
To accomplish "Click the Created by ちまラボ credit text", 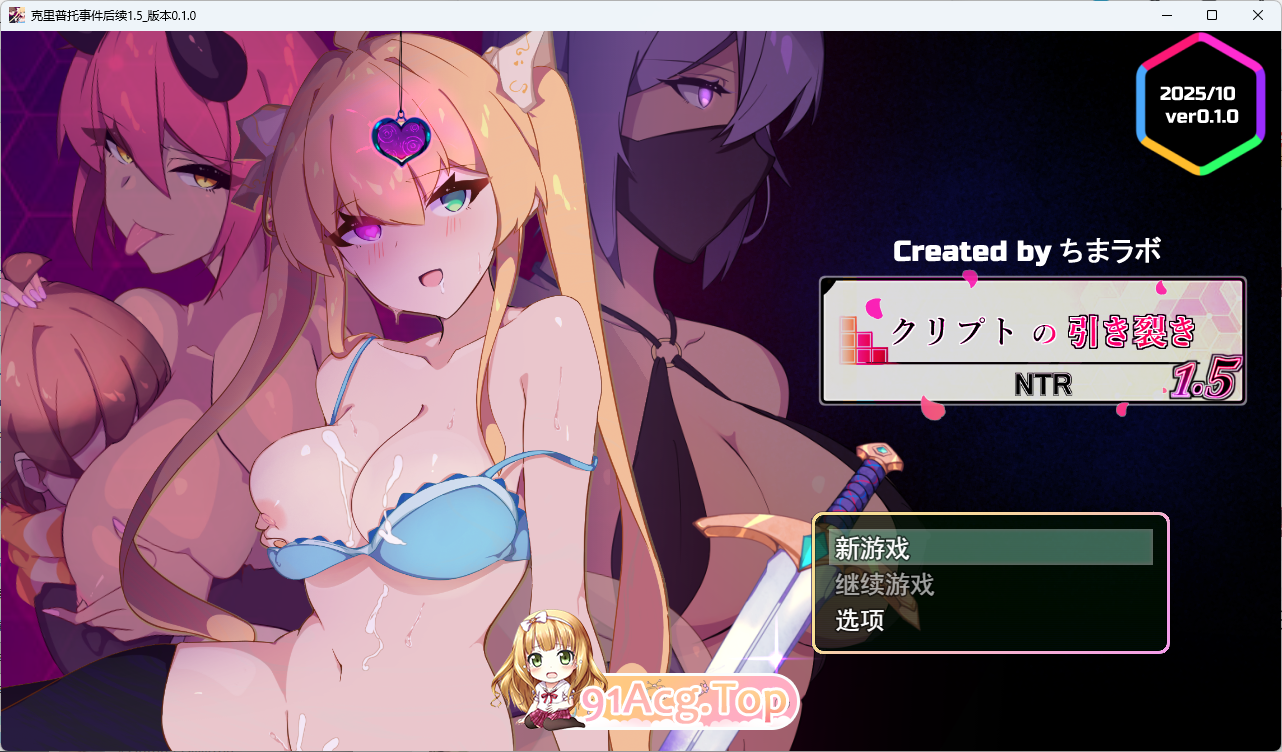I will pyautogui.click(x=1027, y=251).
